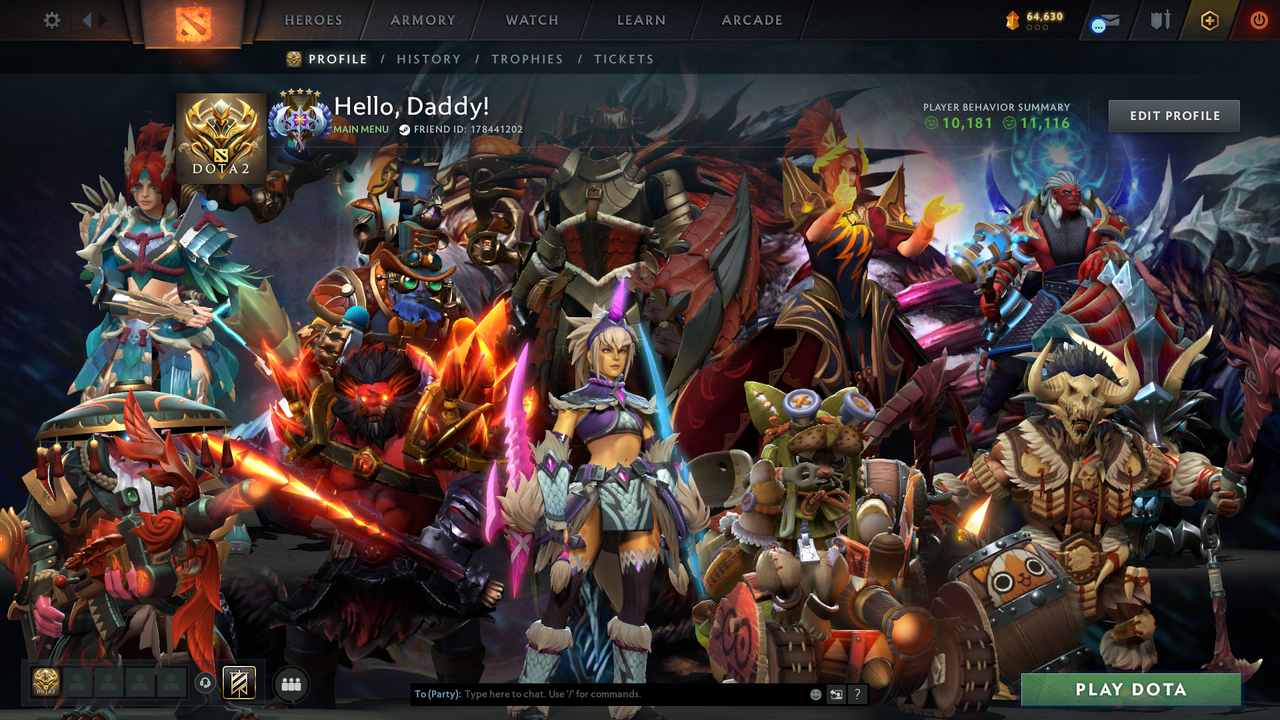Click the back navigation arrow
Viewport: 1280px width, 720px height.
pyautogui.click(x=88, y=19)
